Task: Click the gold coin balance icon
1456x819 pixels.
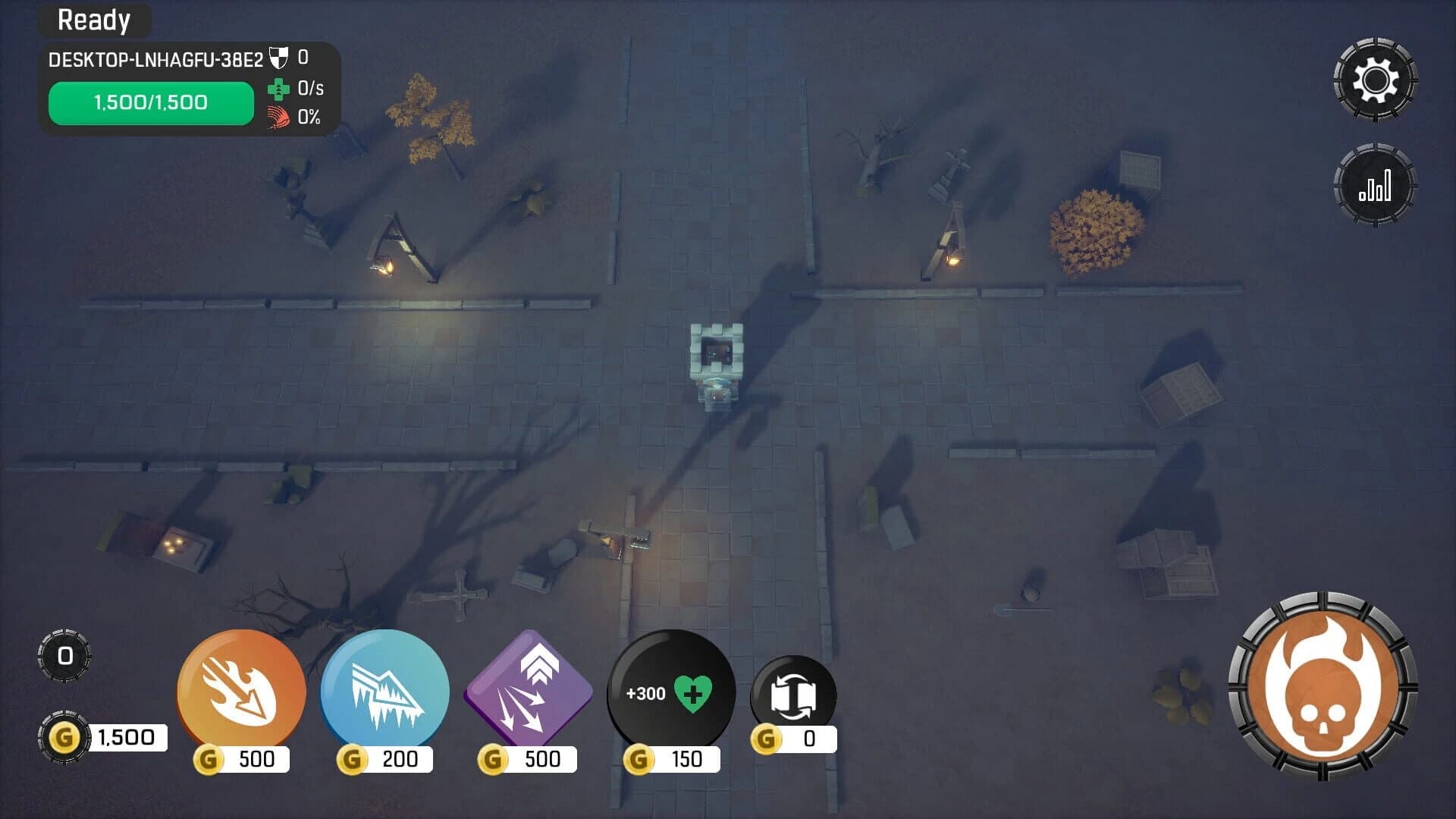Action: [66, 734]
